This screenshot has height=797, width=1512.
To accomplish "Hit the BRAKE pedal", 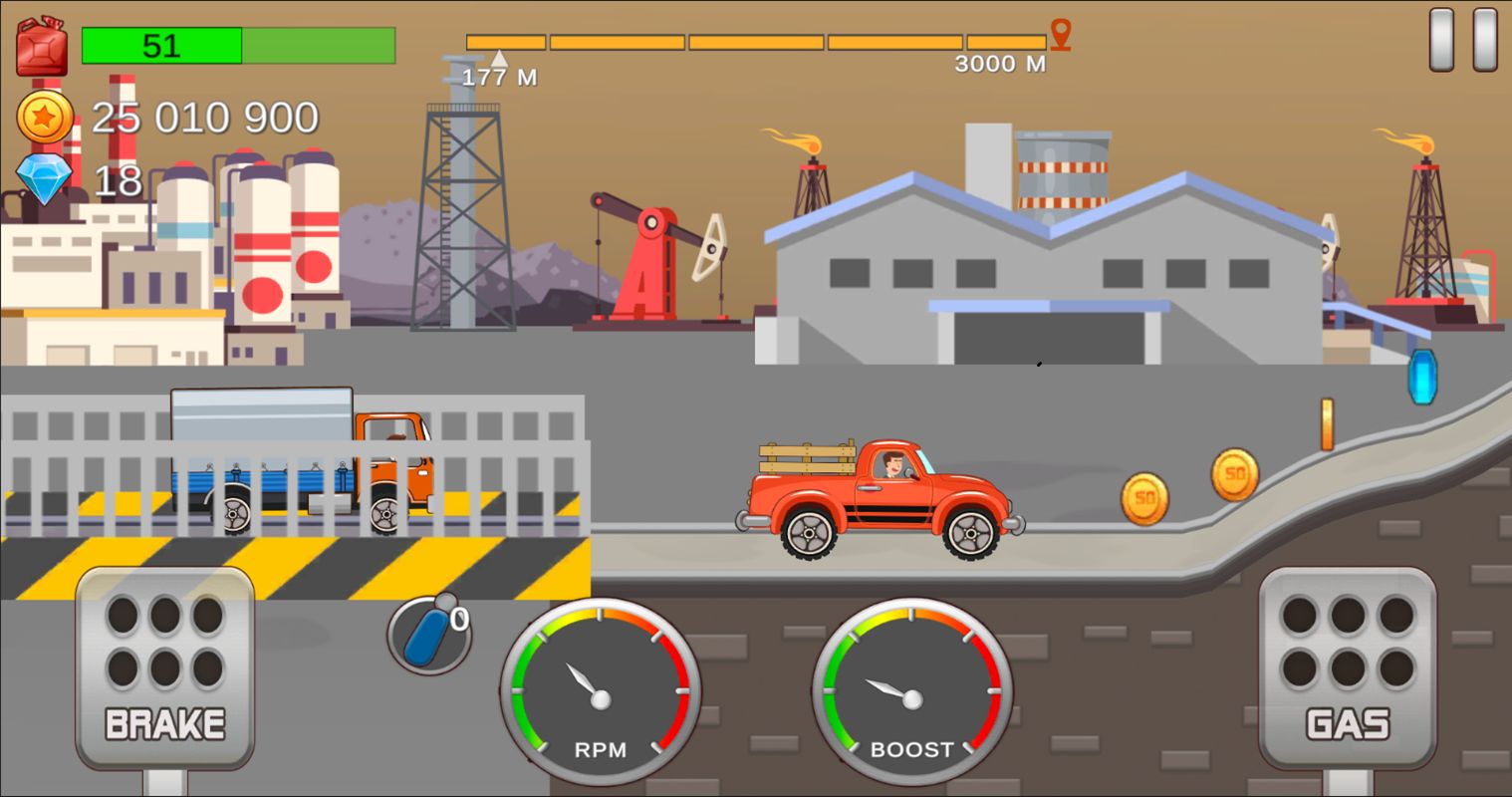I will pyautogui.click(x=165, y=667).
